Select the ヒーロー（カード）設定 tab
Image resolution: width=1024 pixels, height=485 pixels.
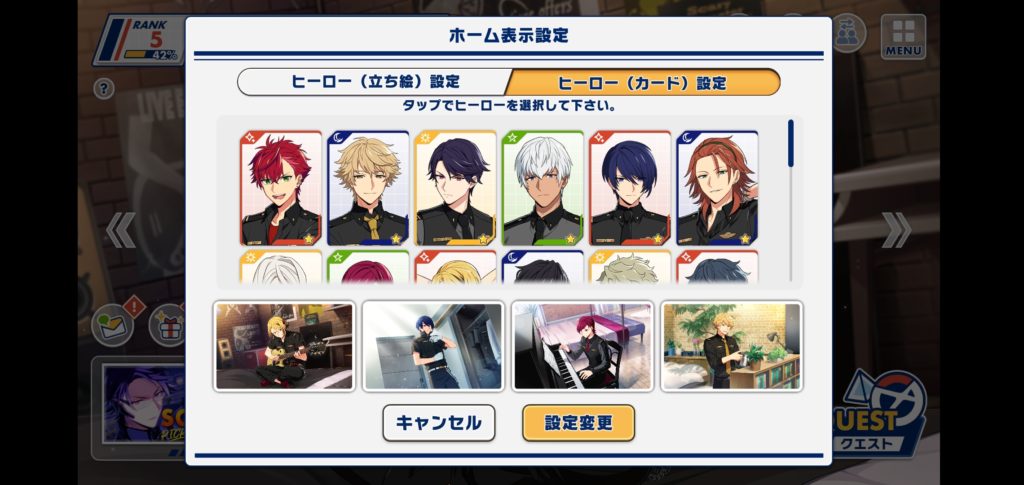point(642,82)
